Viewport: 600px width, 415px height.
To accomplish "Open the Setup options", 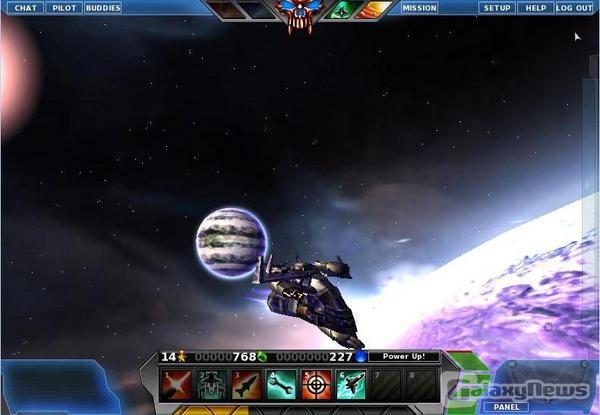I will point(497,8).
